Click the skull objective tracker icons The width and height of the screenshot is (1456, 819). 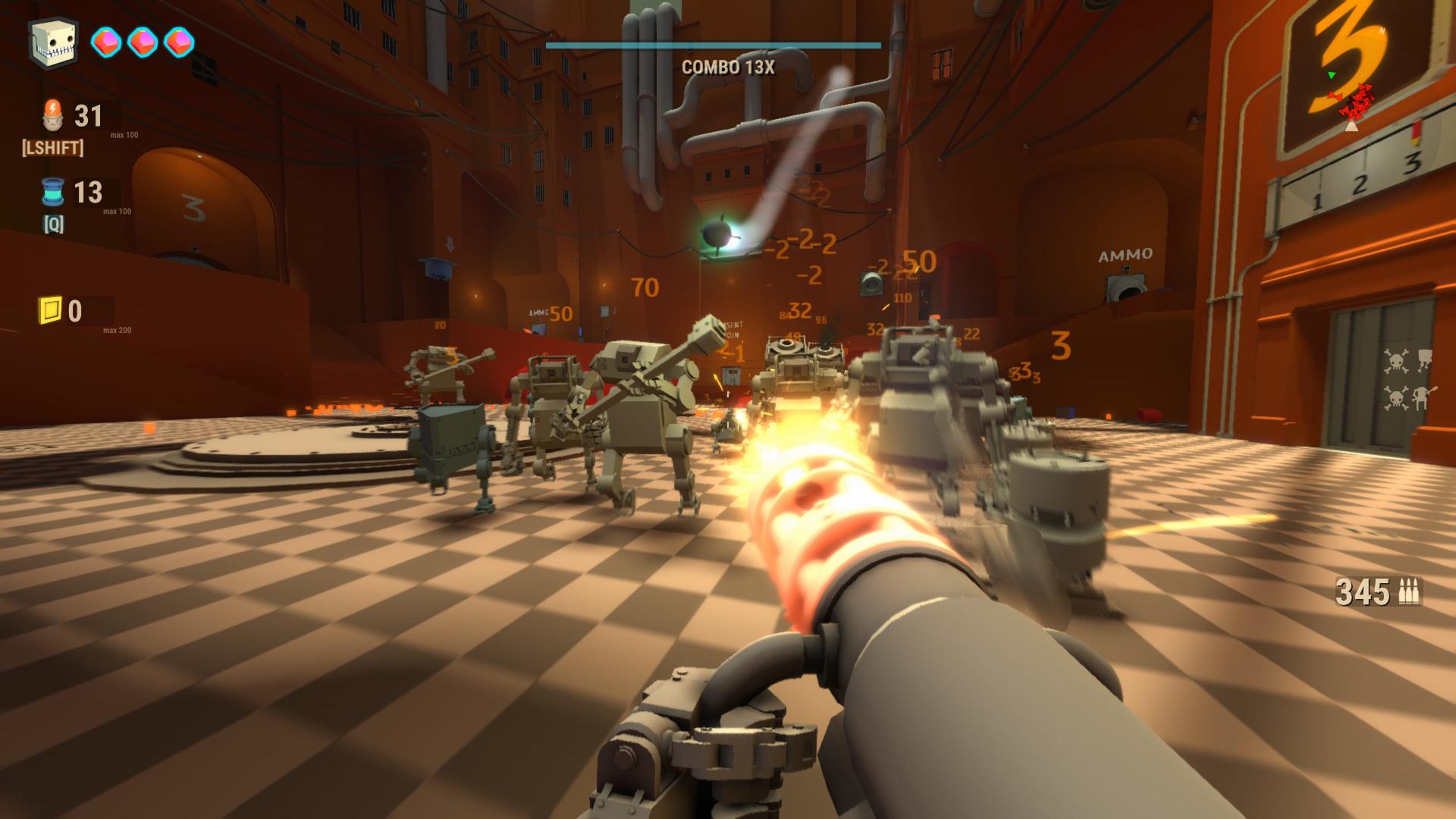pos(1407,379)
